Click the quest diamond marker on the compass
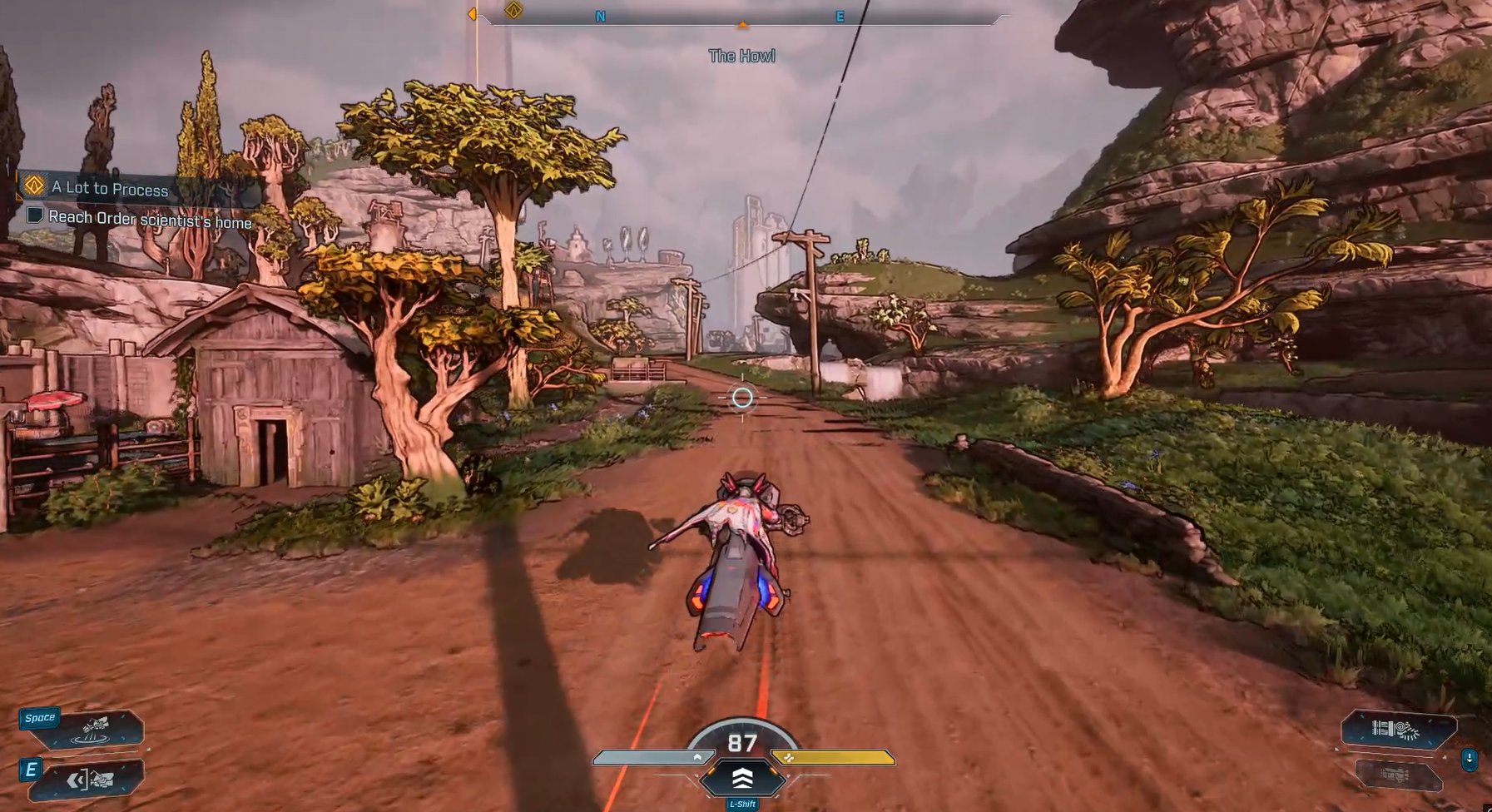This screenshot has width=1492, height=812. pyautogui.click(x=514, y=10)
